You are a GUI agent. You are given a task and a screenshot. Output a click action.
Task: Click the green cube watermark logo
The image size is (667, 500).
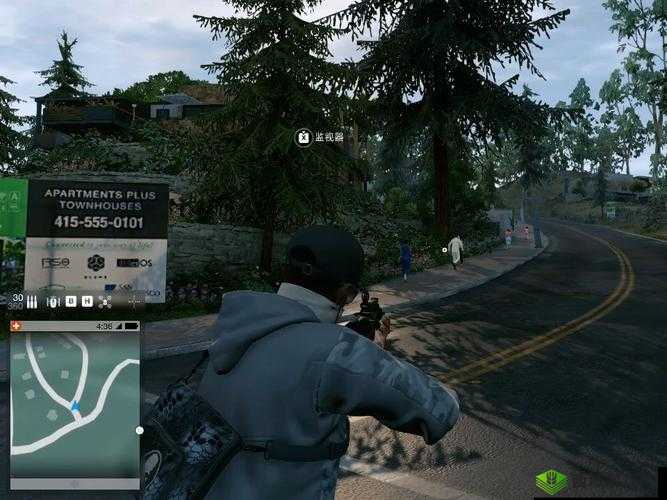click(x=551, y=481)
